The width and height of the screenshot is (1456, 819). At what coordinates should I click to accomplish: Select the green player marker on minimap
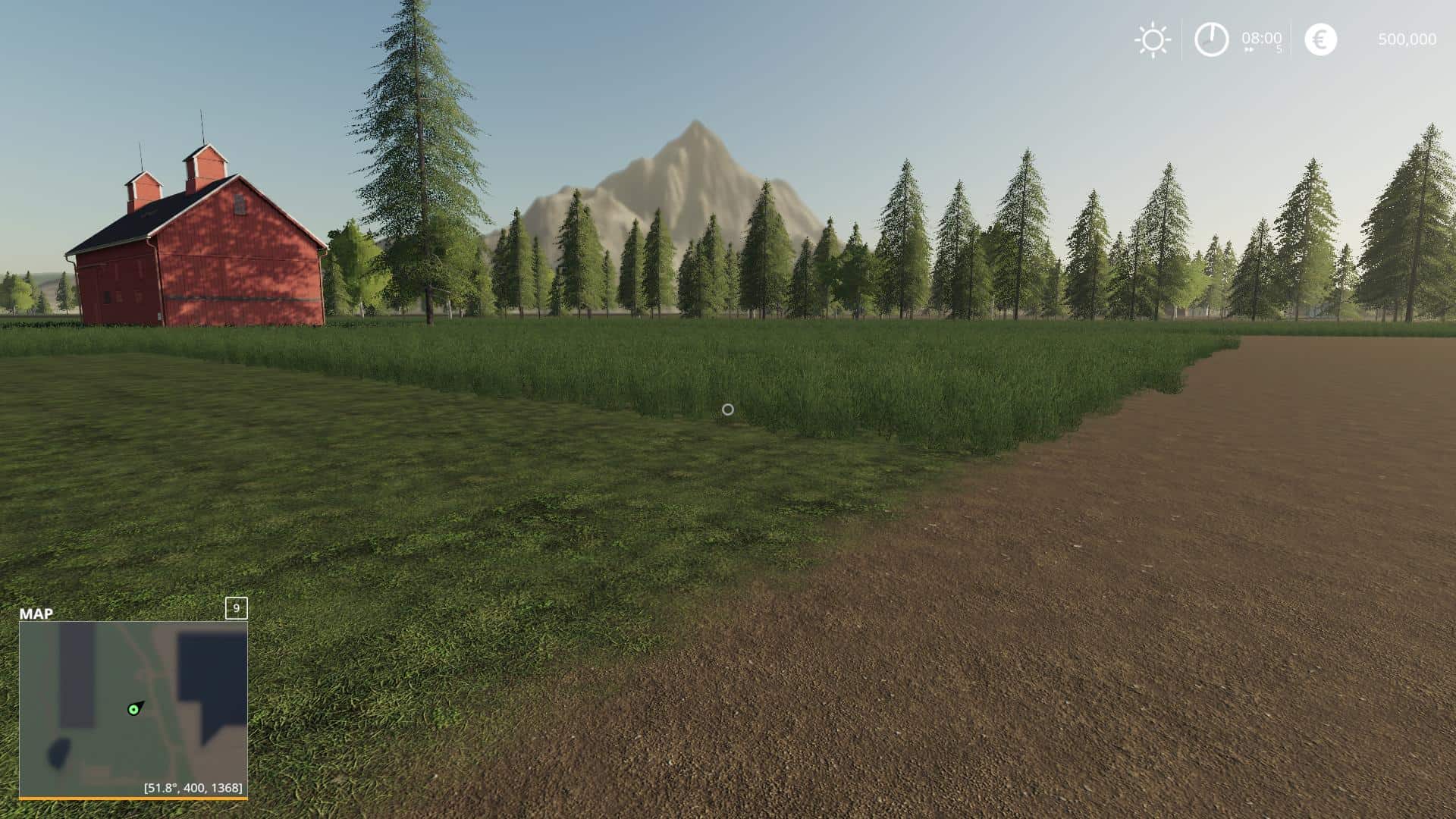(x=133, y=710)
